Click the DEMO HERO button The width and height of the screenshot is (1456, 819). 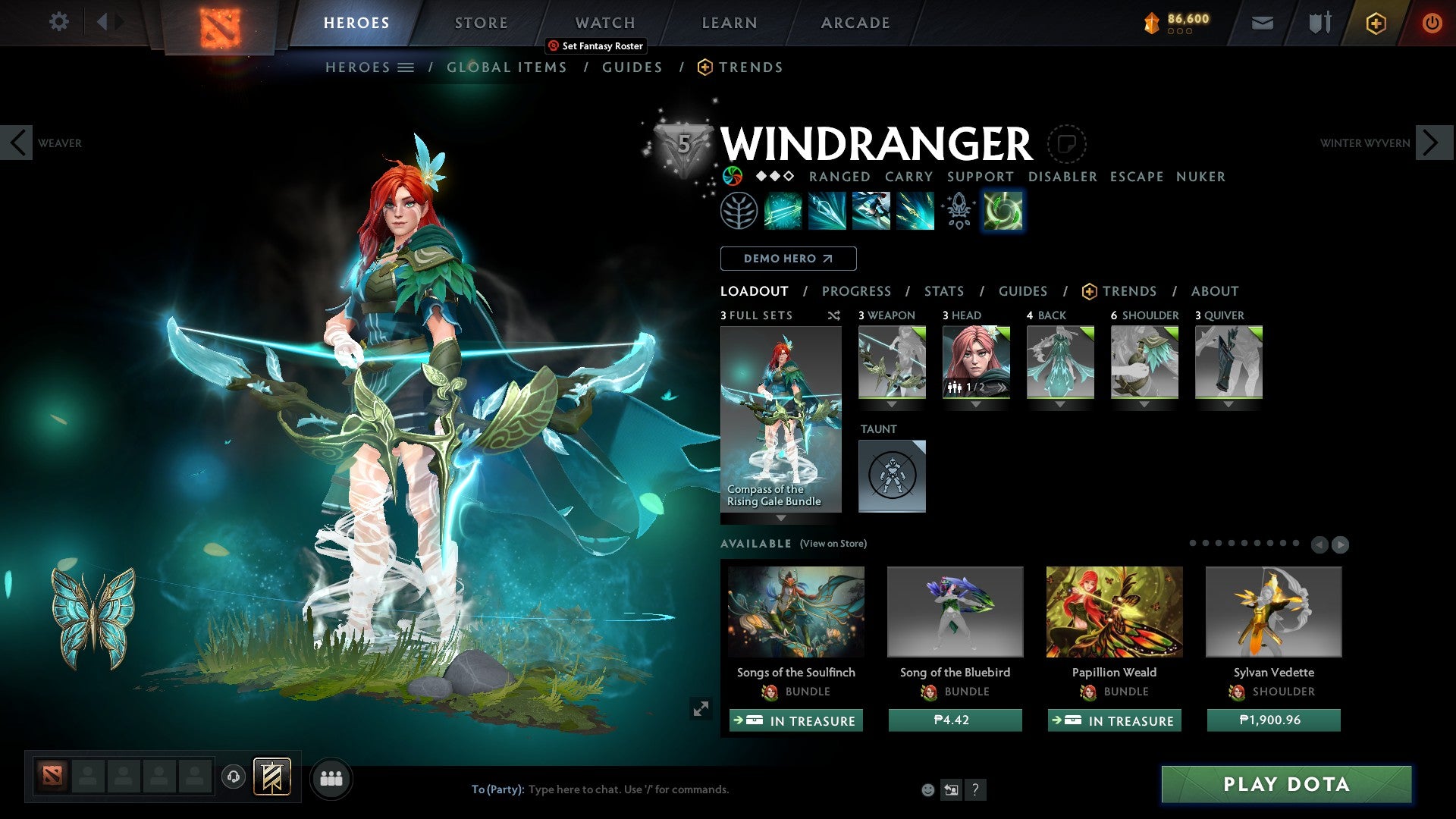tap(788, 258)
